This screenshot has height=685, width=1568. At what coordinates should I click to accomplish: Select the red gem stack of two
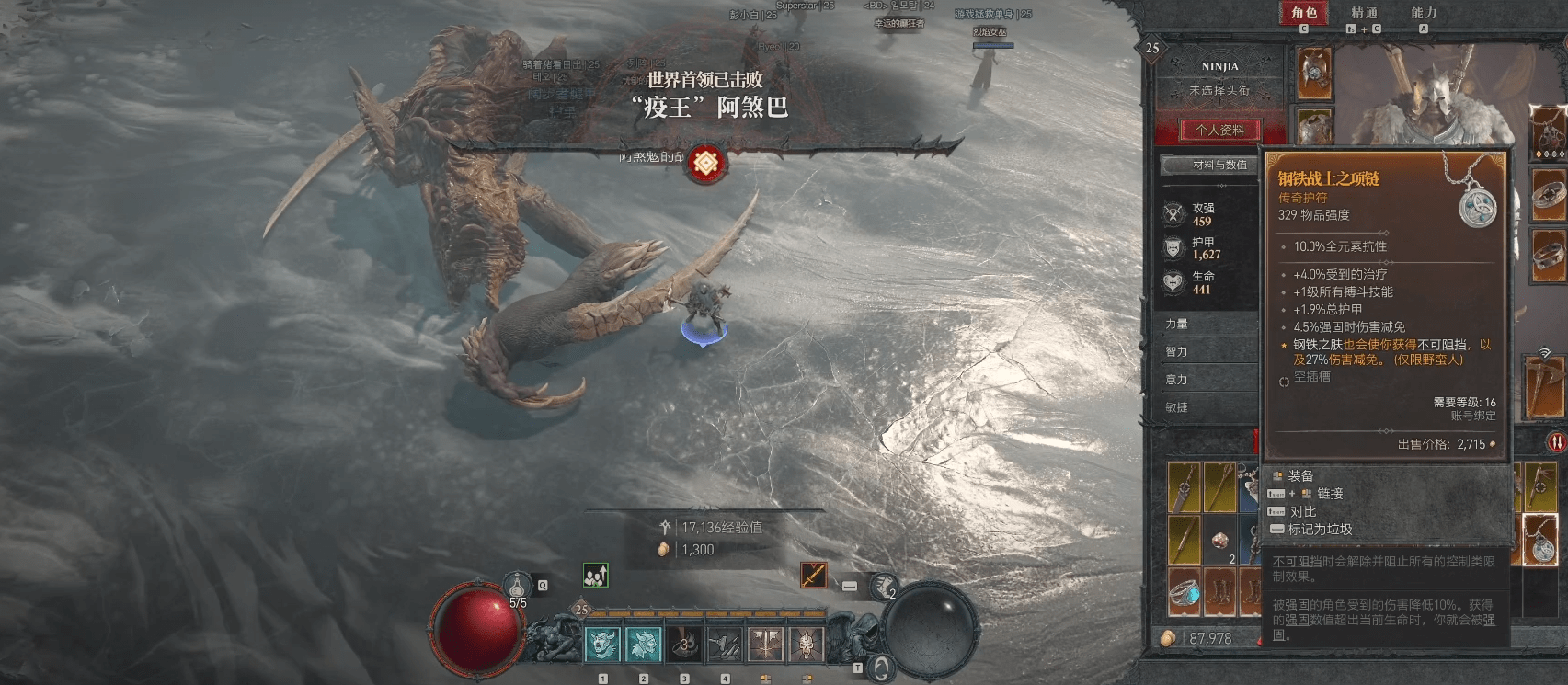[x=1220, y=542]
